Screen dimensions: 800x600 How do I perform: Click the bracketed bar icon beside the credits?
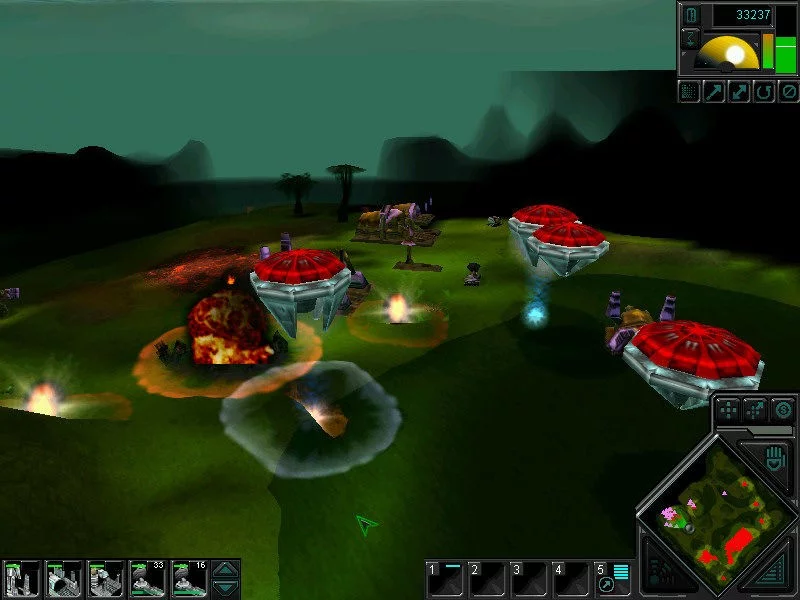click(690, 14)
